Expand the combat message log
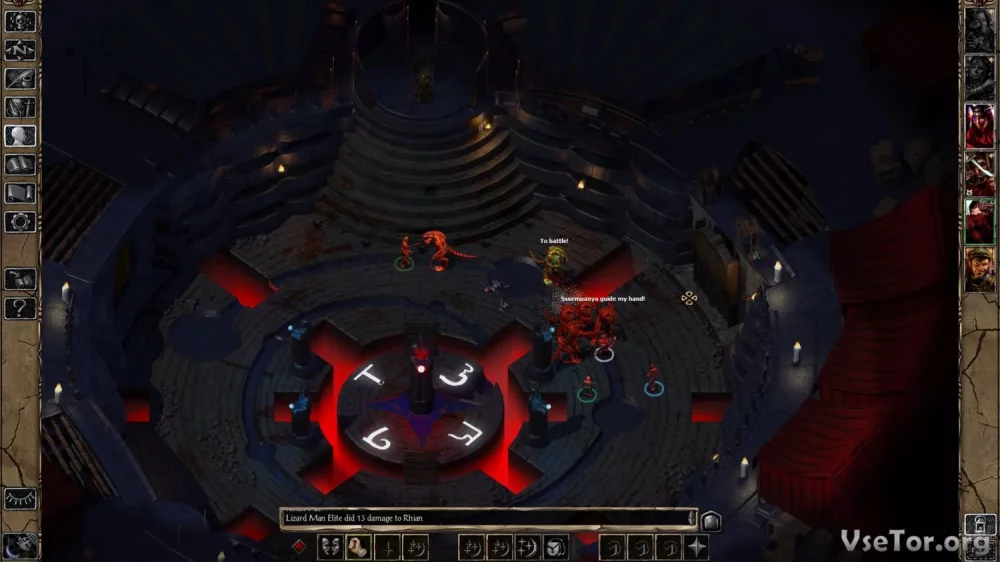Image resolution: width=1000 pixels, height=562 pixels. 710,520
